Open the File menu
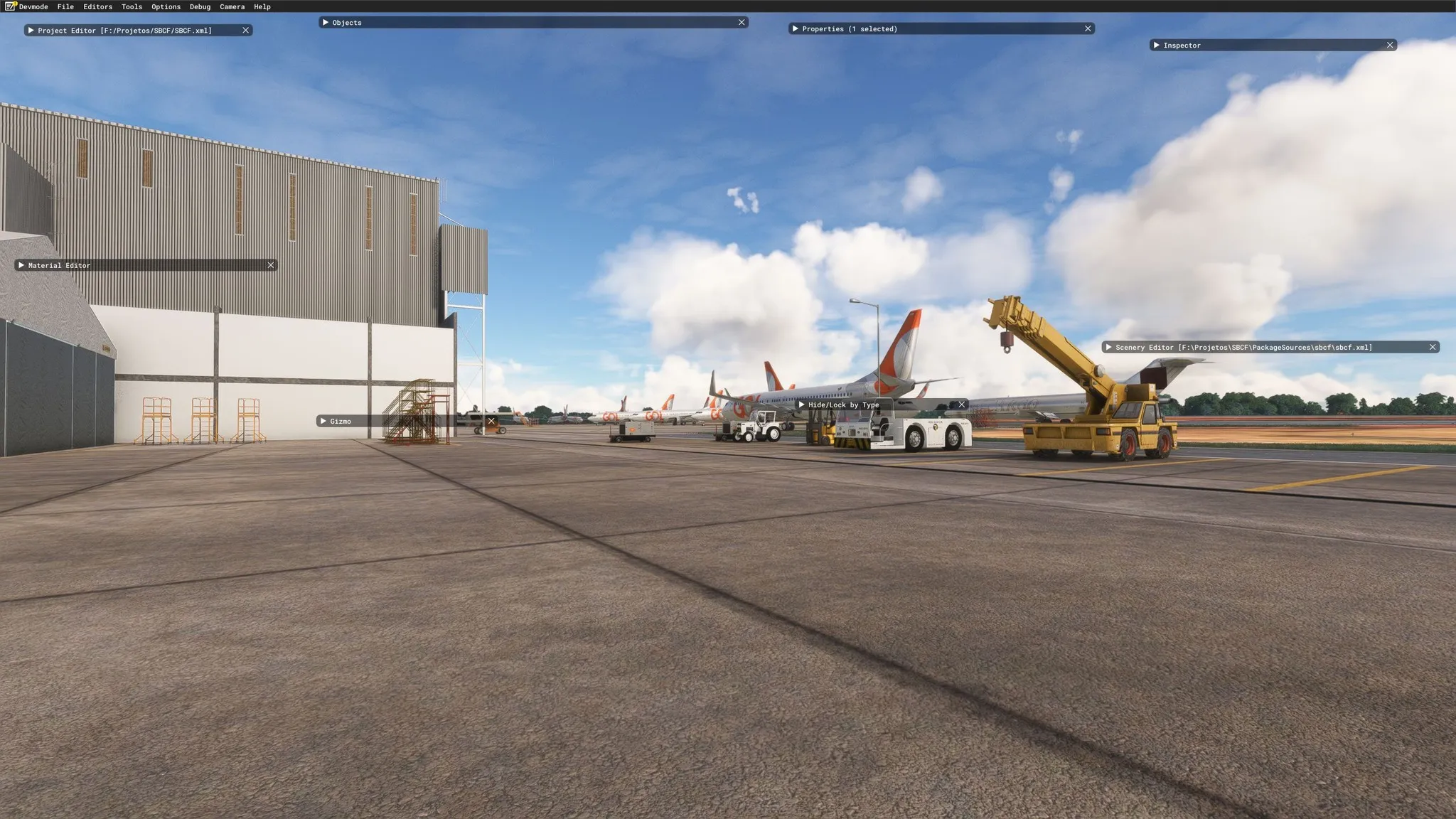Screen dimensions: 1456x819 point(65,6)
